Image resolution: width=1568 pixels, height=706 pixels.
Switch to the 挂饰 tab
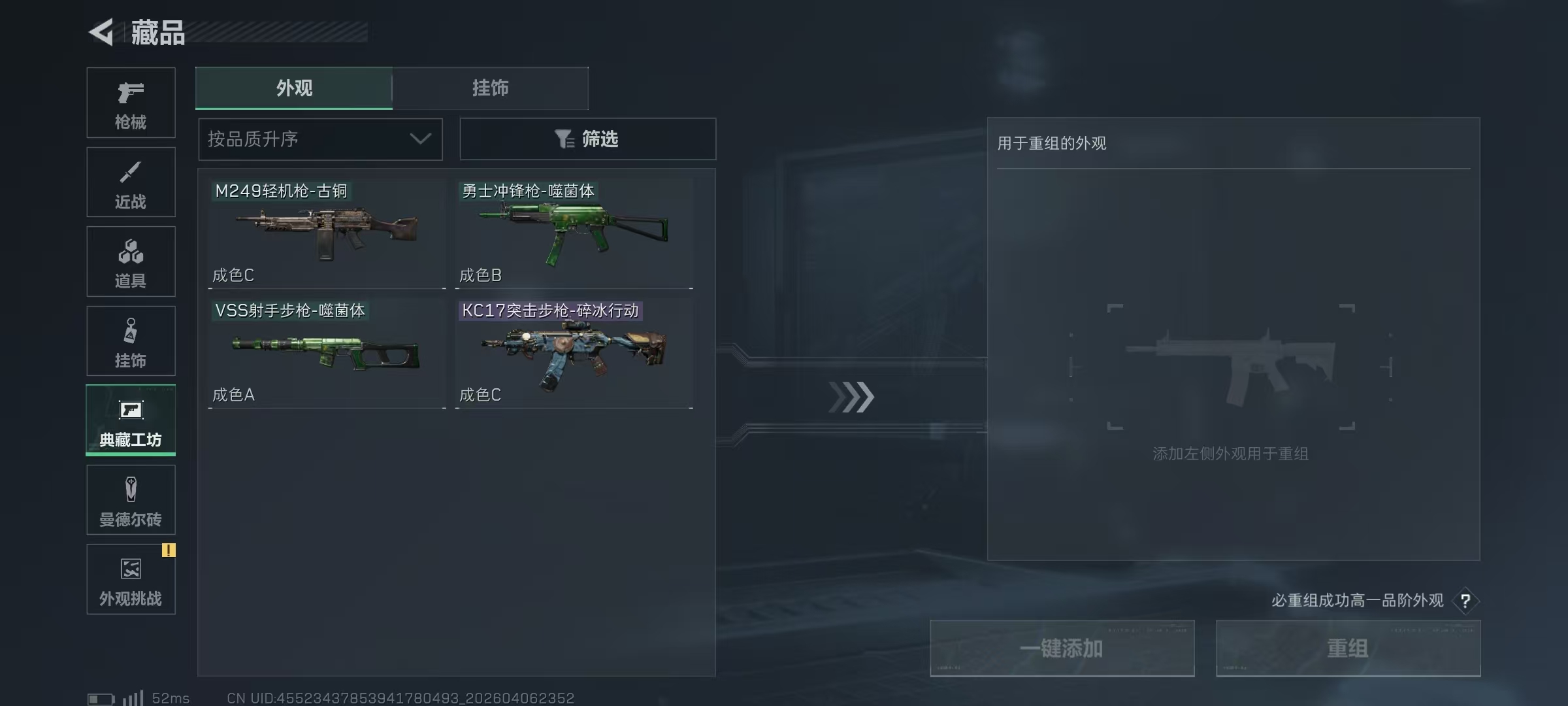pos(490,88)
